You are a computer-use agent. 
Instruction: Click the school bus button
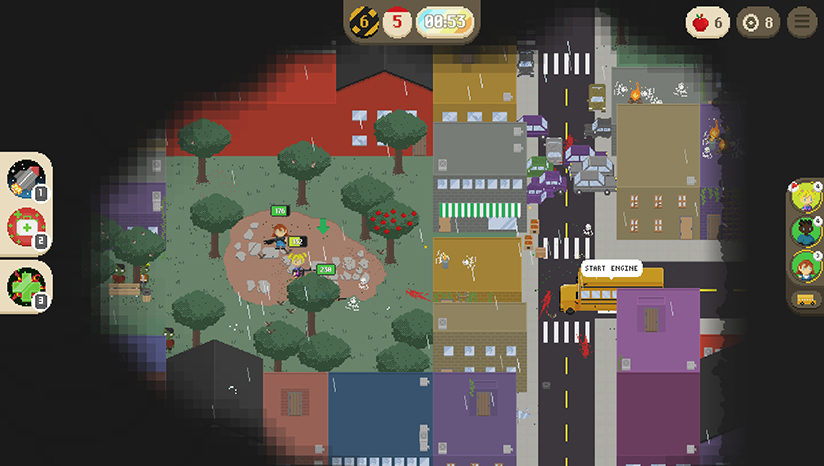805,298
